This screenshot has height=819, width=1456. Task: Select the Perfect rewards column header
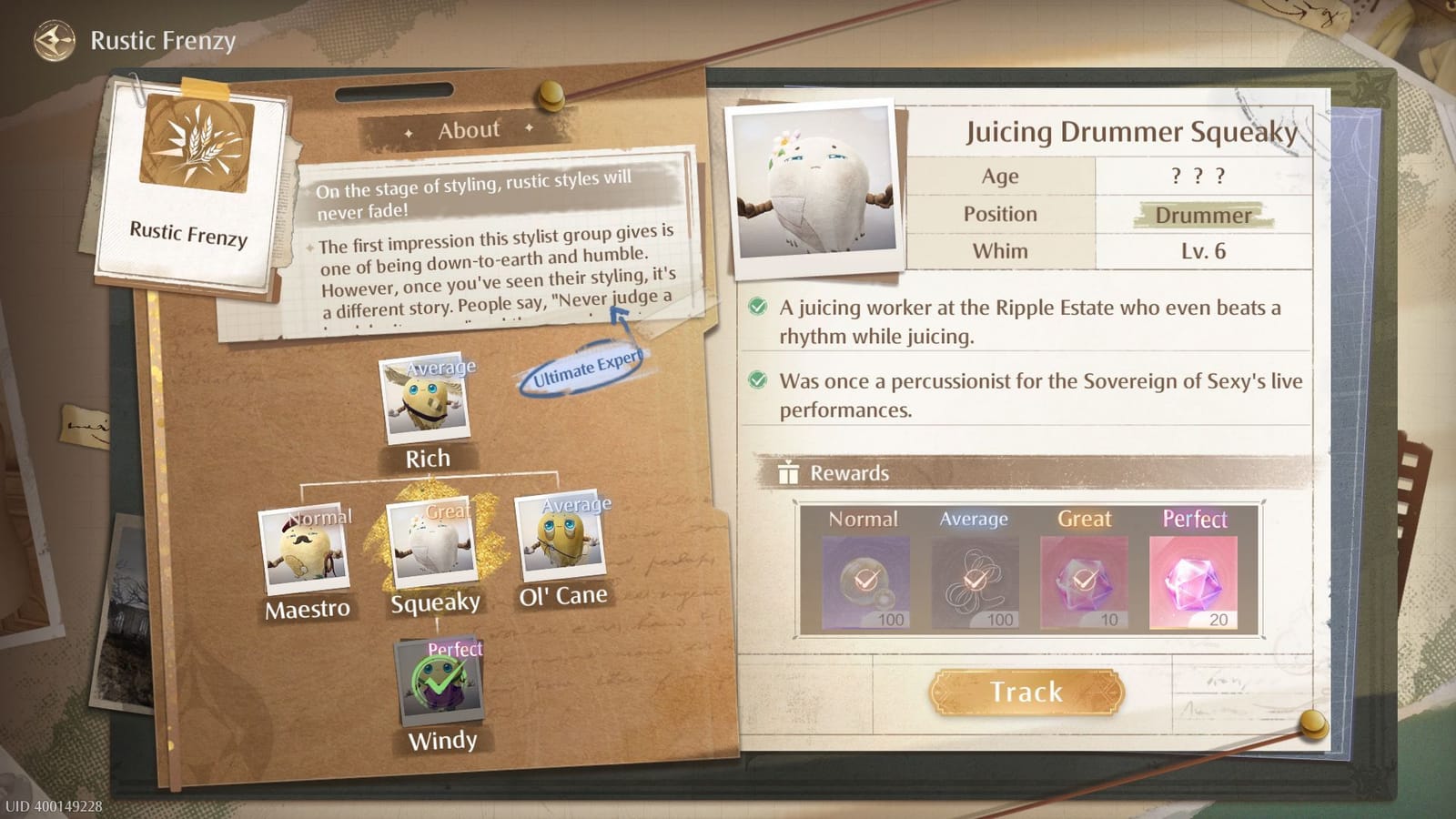coord(1196,520)
